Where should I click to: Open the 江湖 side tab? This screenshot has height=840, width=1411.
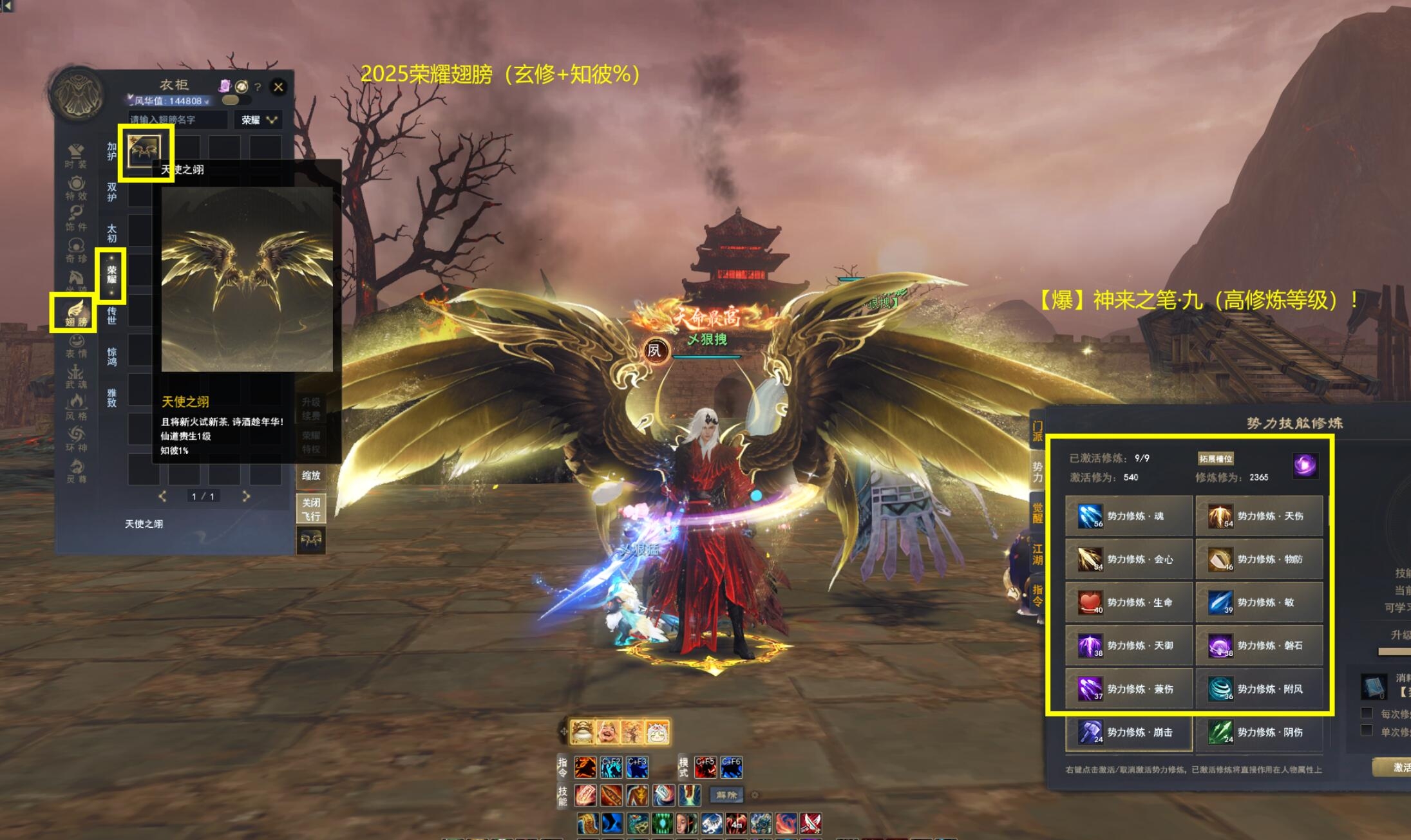(1037, 554)
